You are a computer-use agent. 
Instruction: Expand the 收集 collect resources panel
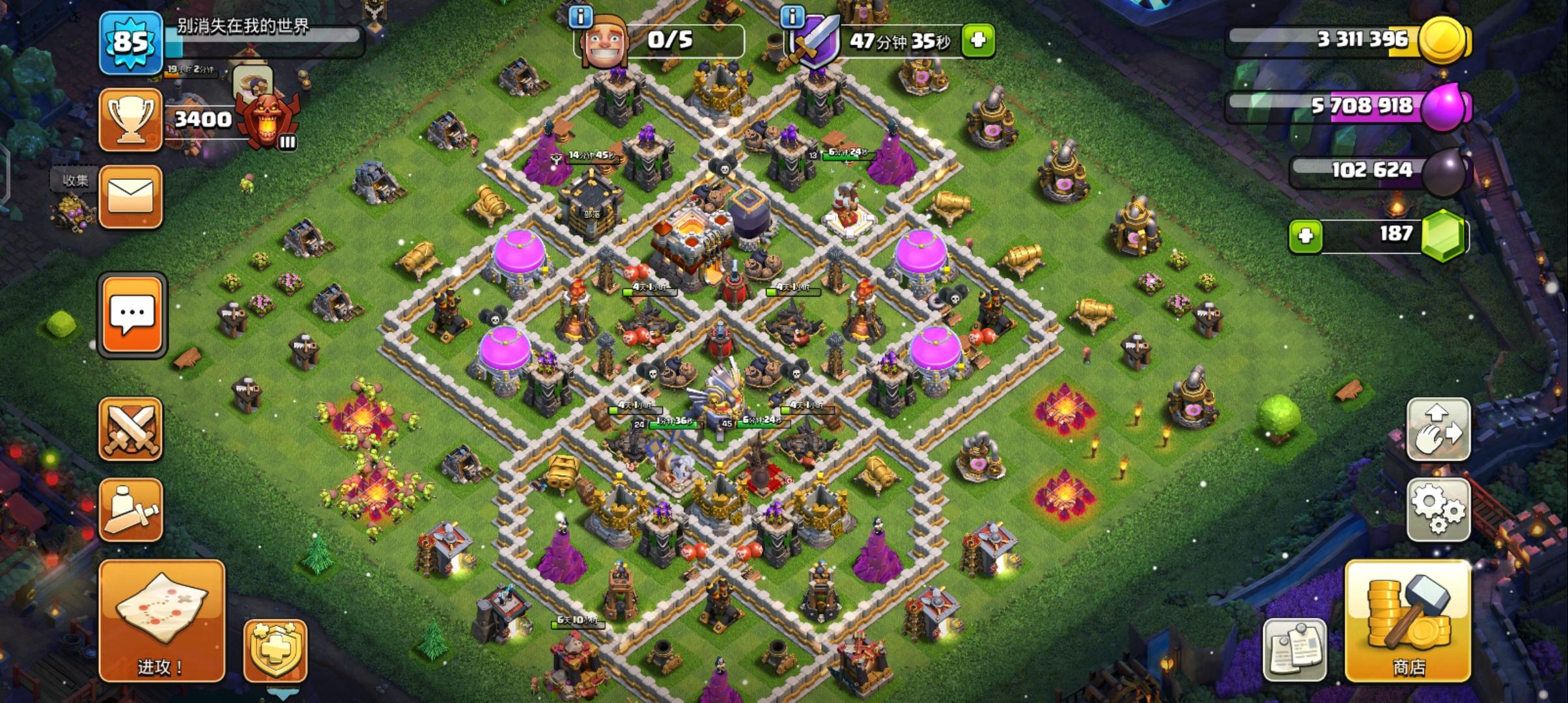(x=76, y=181)
